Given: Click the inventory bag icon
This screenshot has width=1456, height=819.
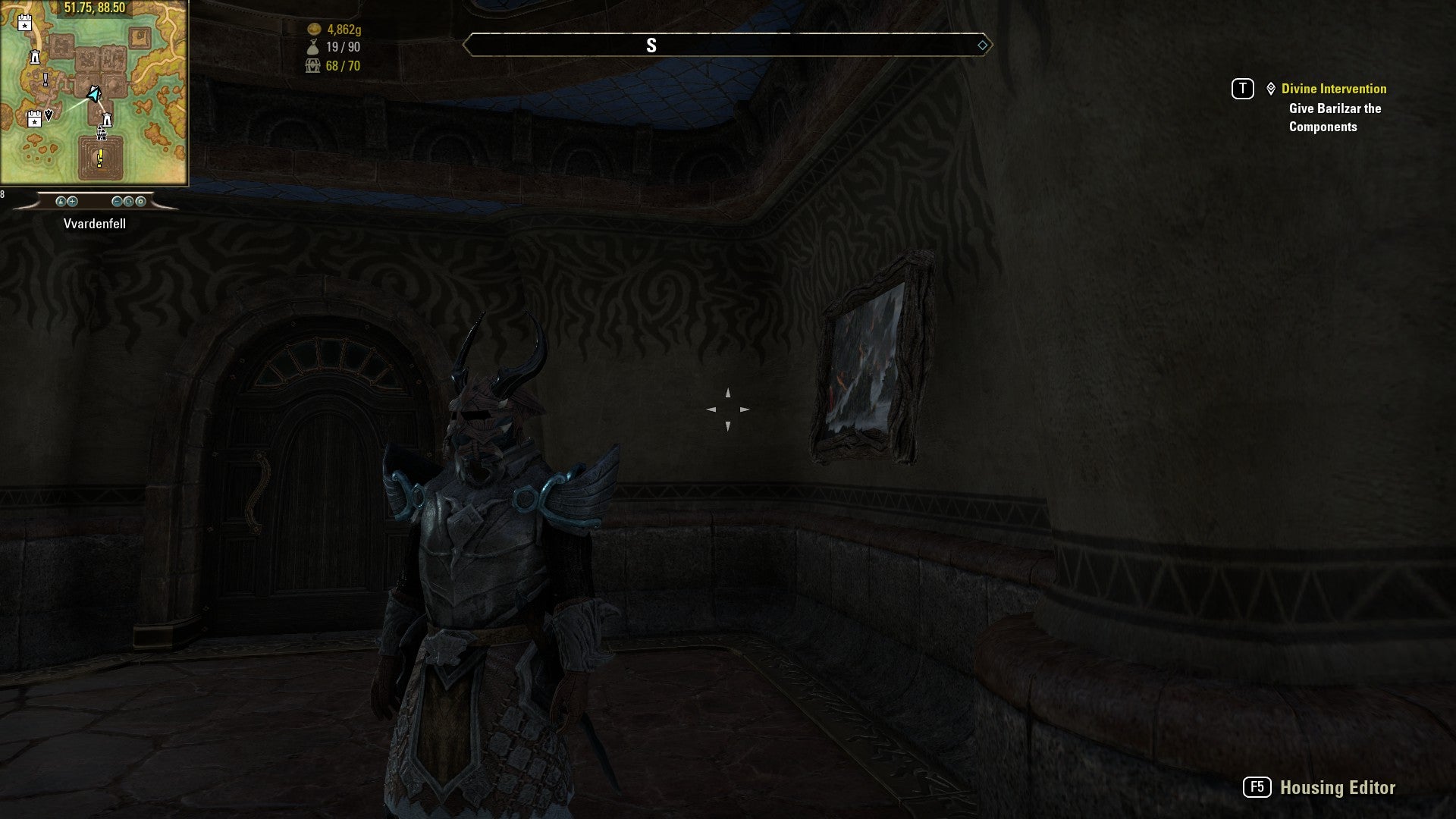Looking at the screenshot, I should click(314, 45).
